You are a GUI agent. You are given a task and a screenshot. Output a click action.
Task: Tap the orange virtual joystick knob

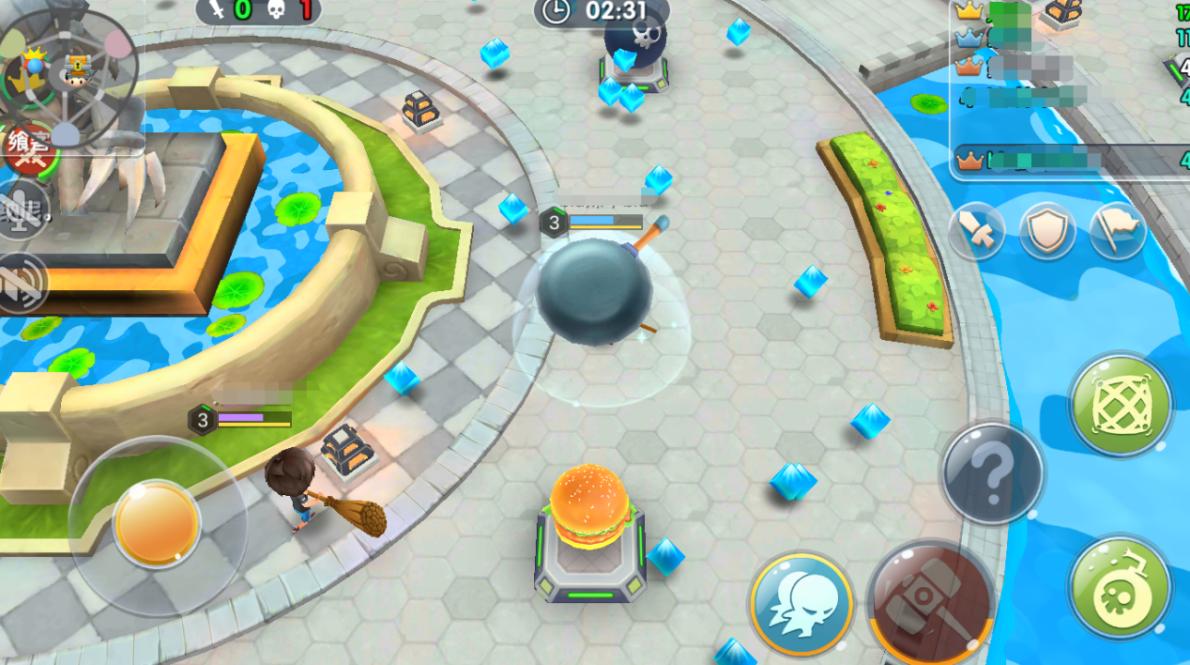tap(156, 523)
